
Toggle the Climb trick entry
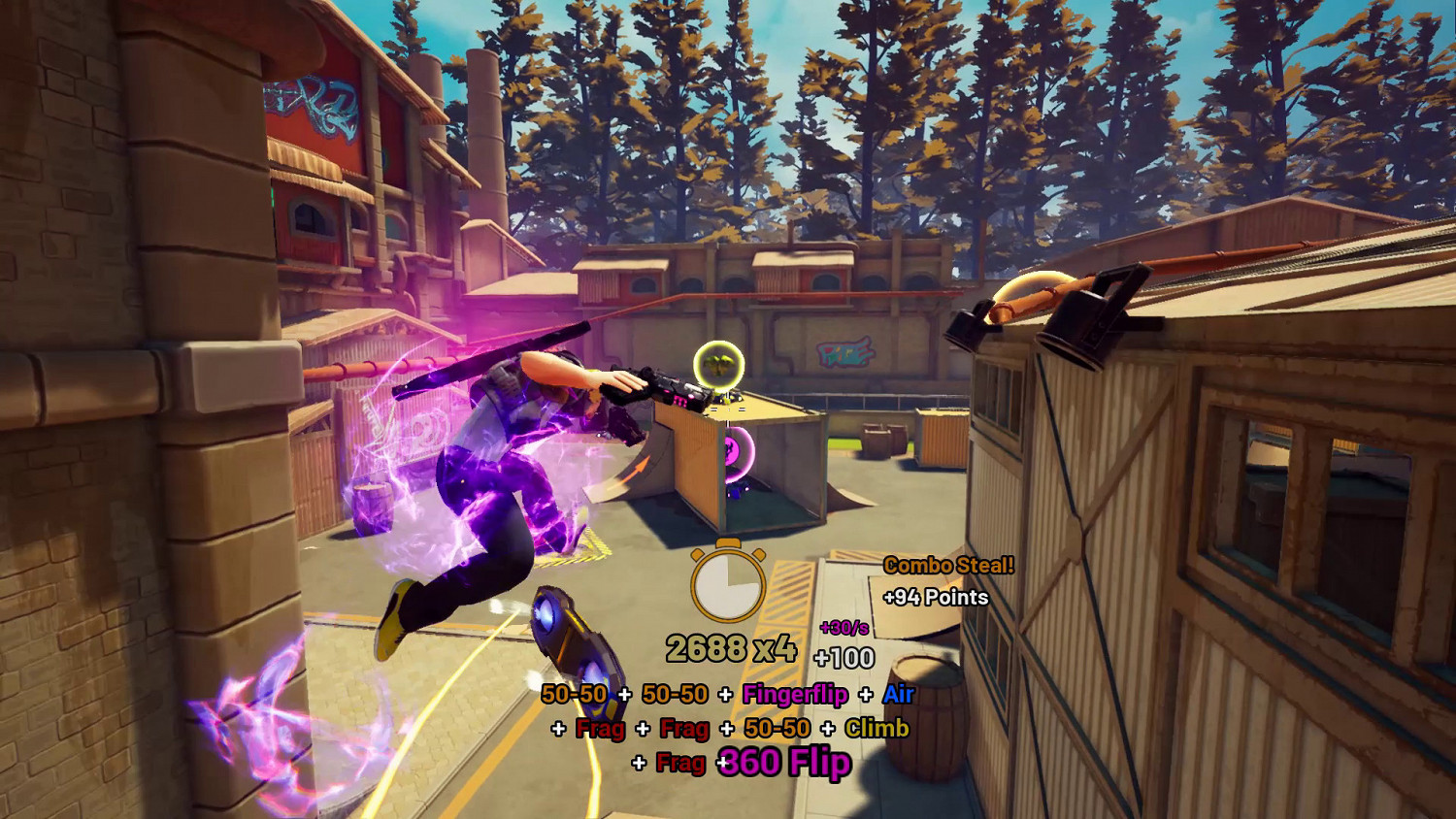coord(877,730)
